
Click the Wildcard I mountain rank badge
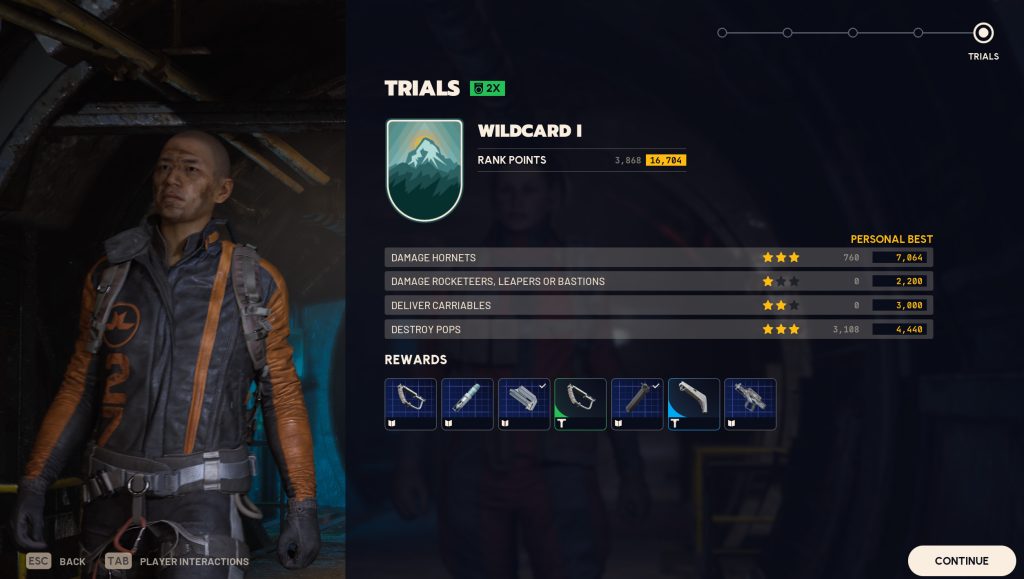click(424, 170)
